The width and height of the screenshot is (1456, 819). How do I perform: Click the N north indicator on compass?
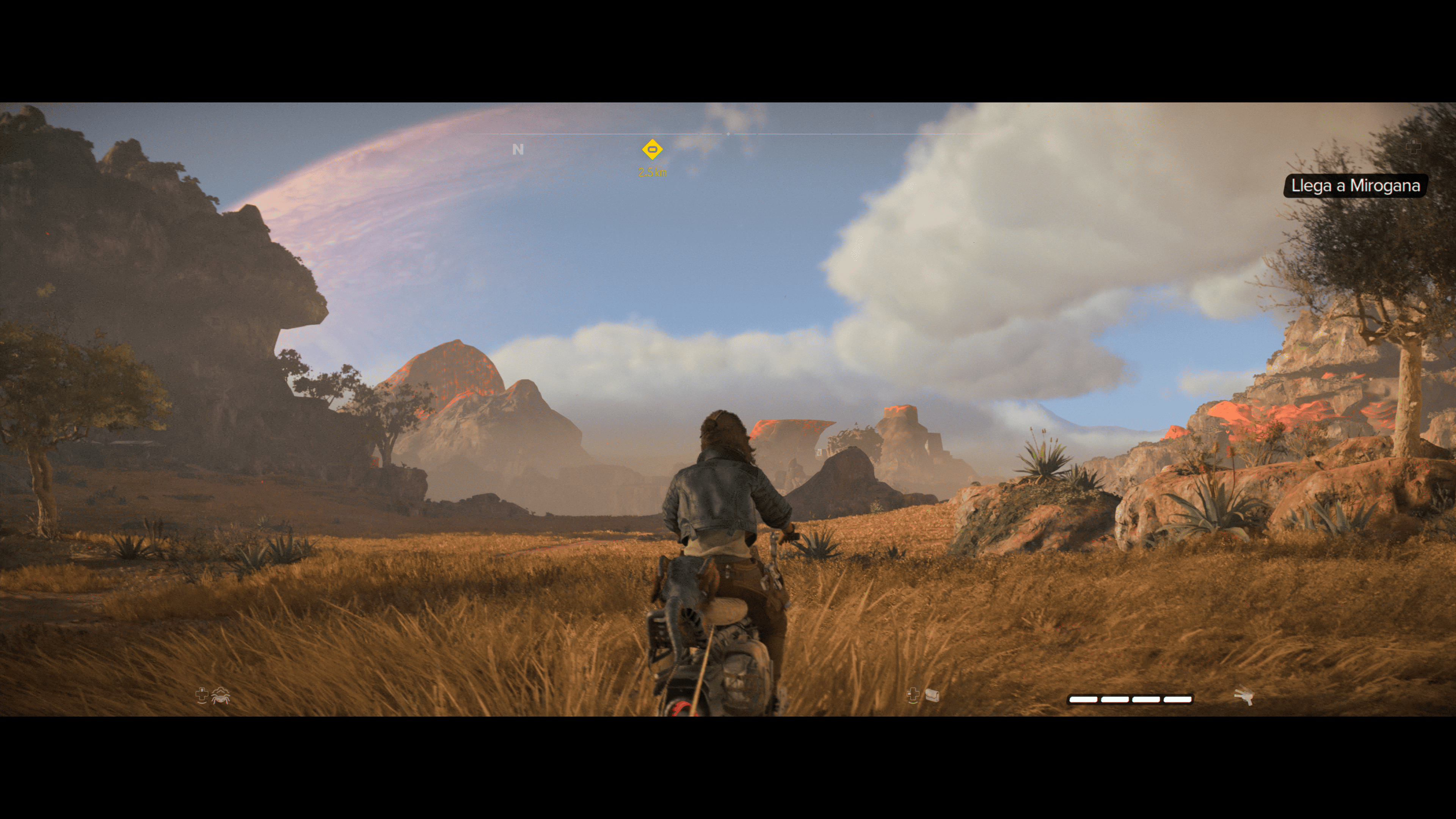coord(518,149)
